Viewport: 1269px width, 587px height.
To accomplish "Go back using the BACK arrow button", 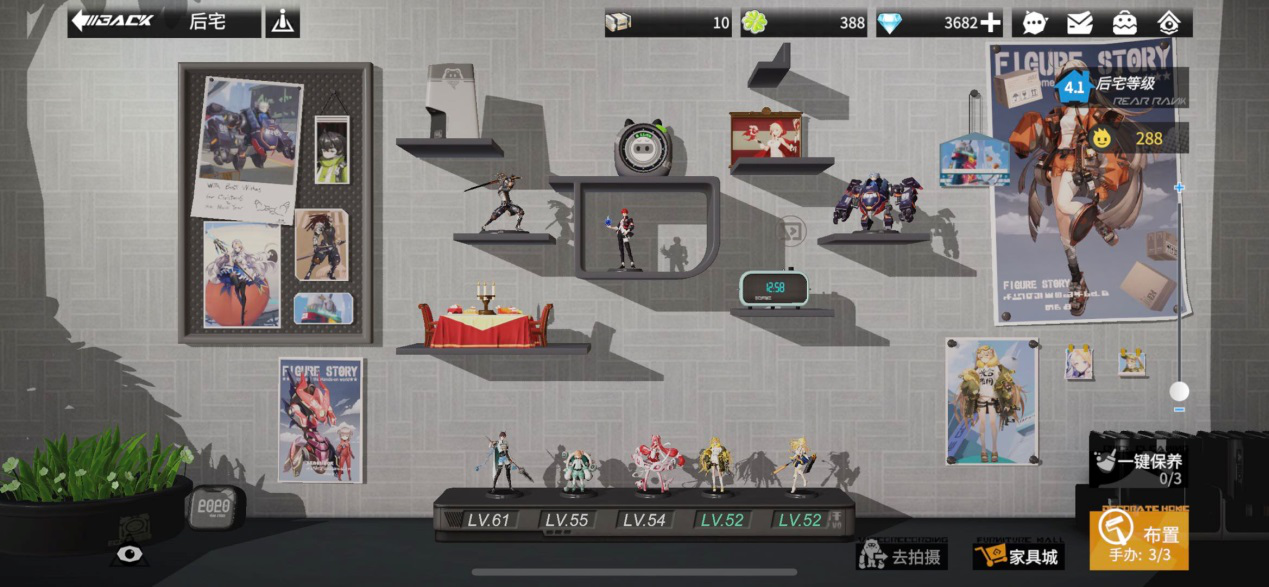I will (x=112, y=21).
